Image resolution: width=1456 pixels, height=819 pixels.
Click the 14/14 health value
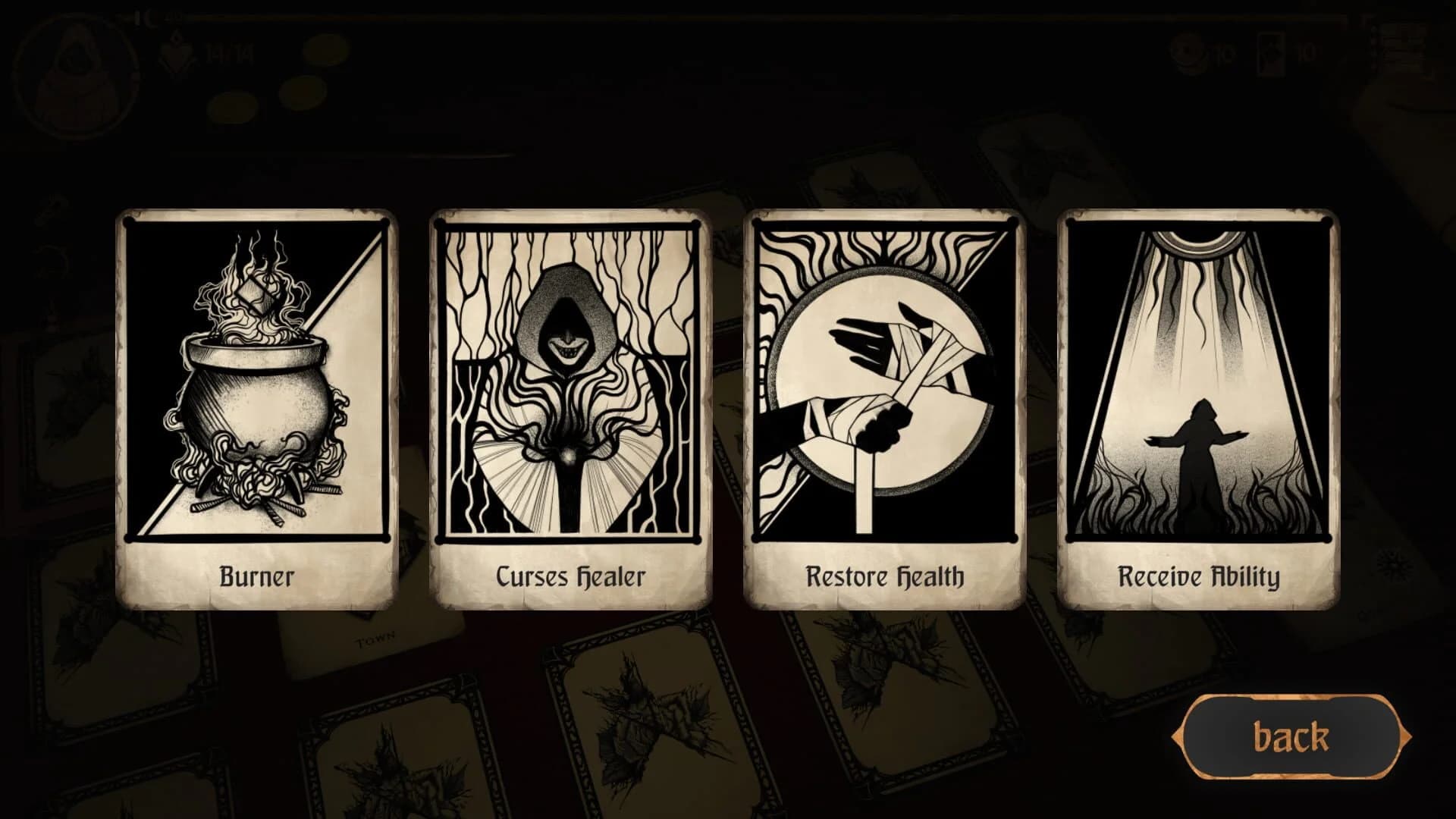pyautogui.click(x=227, y=53)
